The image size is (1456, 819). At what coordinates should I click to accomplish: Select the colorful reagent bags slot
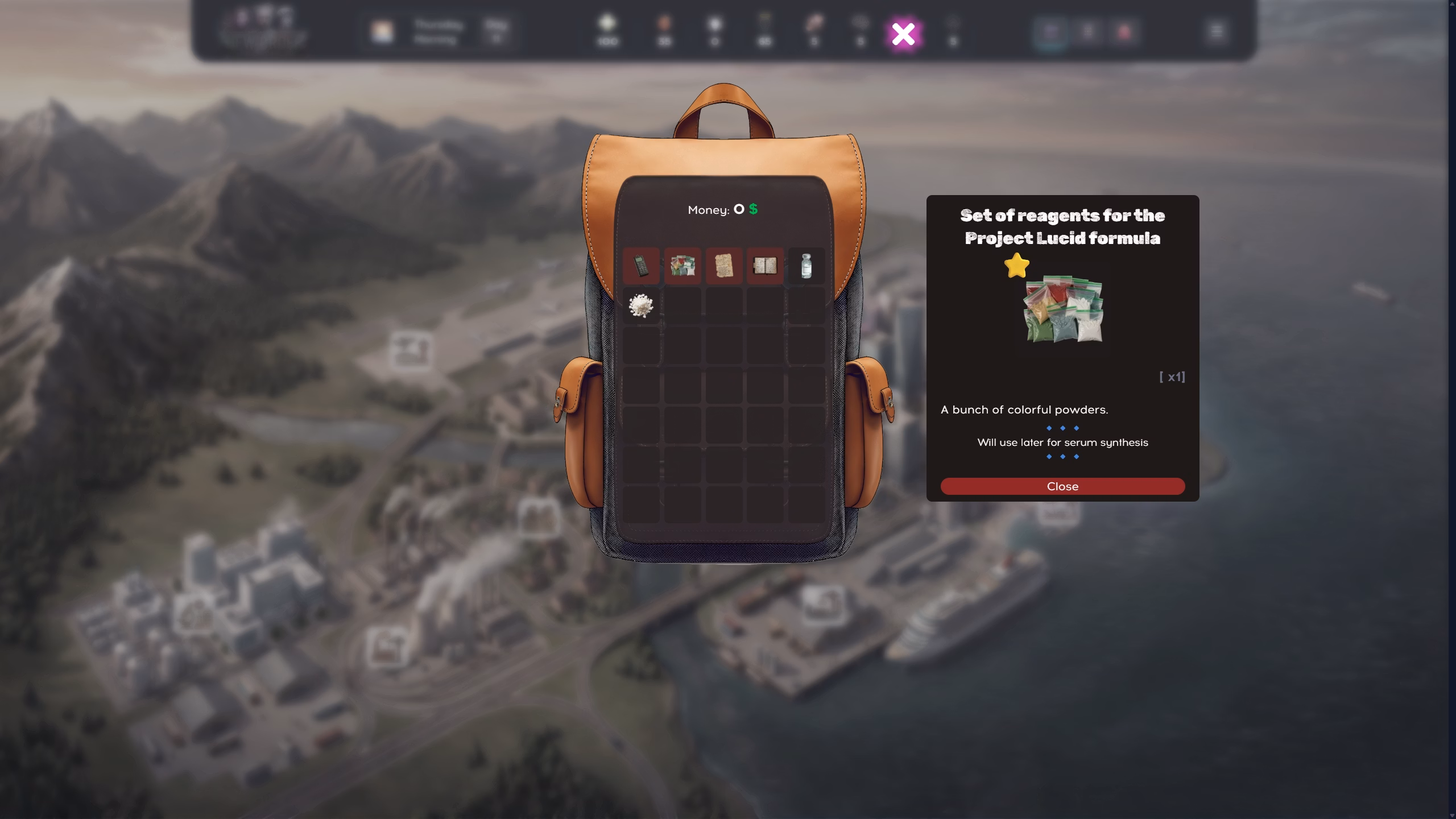(x=682, y=266)
